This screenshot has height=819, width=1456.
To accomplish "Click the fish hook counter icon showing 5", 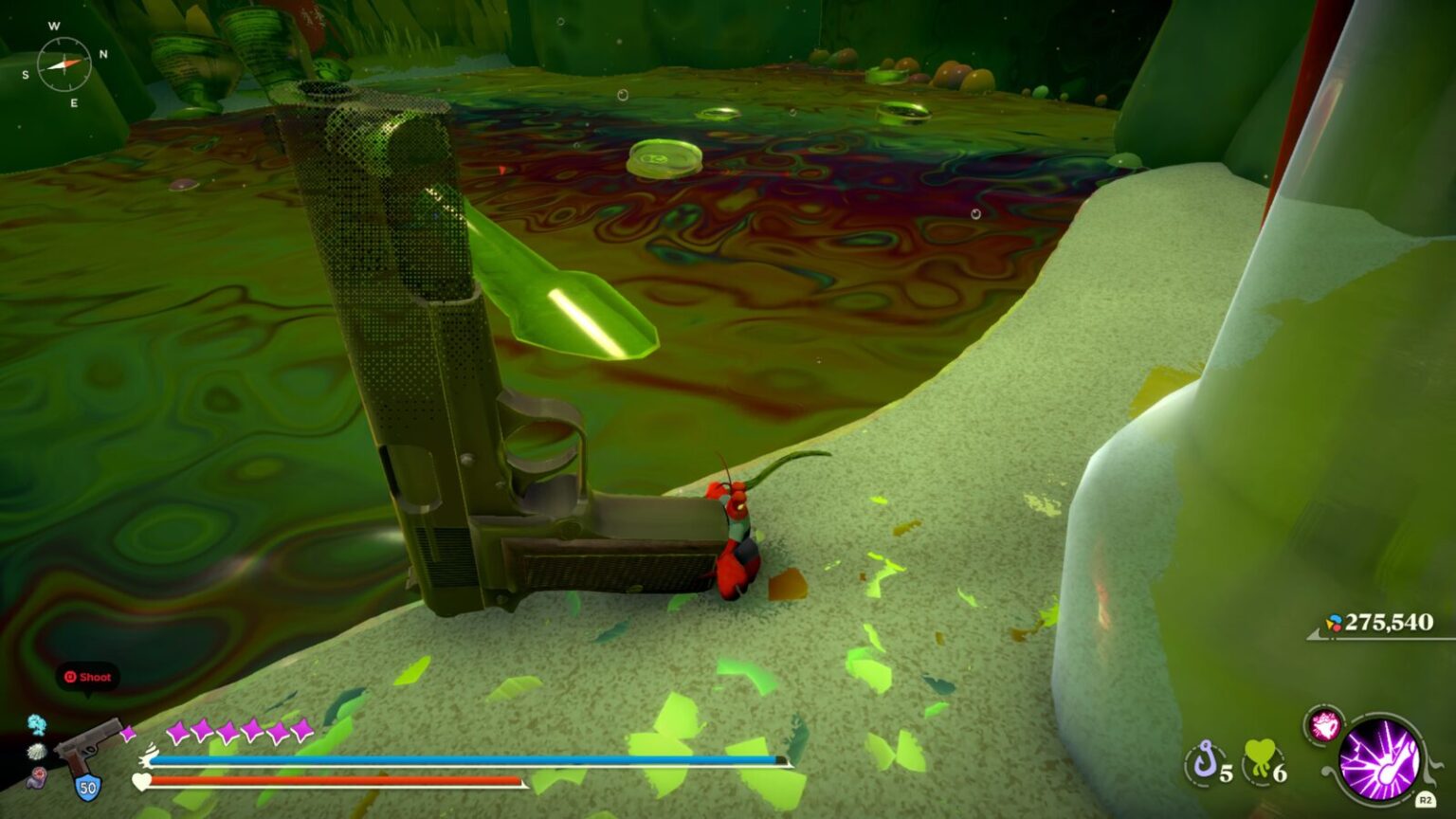I will tap(1204, 760).
